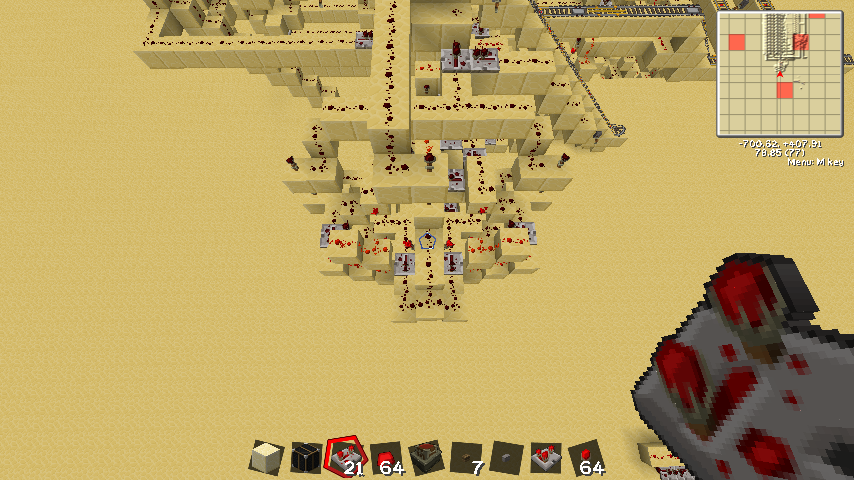Open the minimap in the corner

coord(778,76)
